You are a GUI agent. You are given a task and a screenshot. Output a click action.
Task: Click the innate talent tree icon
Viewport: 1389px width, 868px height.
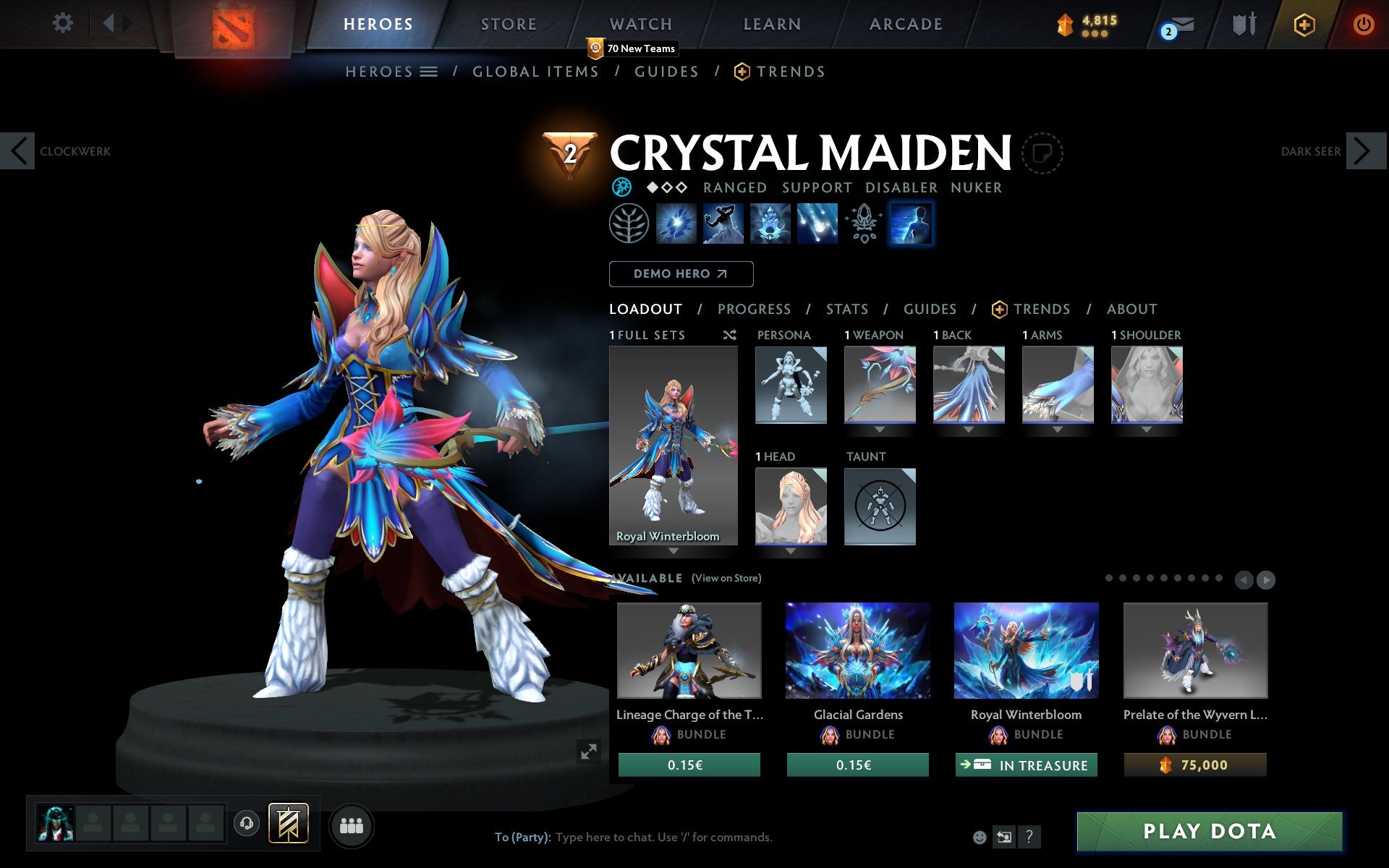(x=631, y=223)
